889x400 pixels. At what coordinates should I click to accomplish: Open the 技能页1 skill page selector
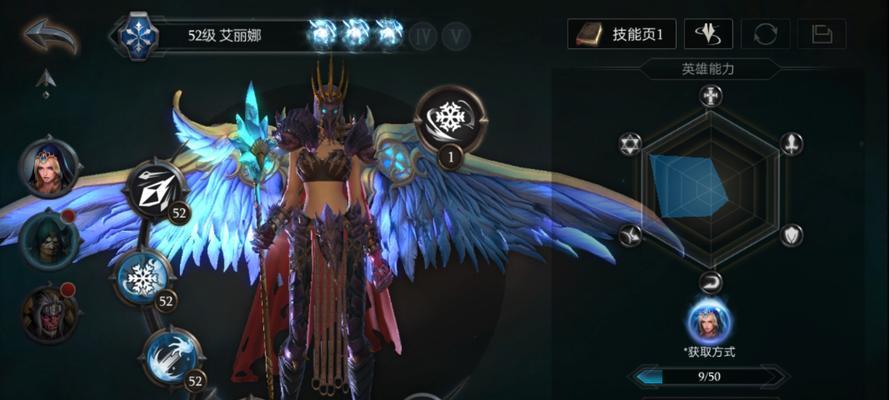coord(623,34)
